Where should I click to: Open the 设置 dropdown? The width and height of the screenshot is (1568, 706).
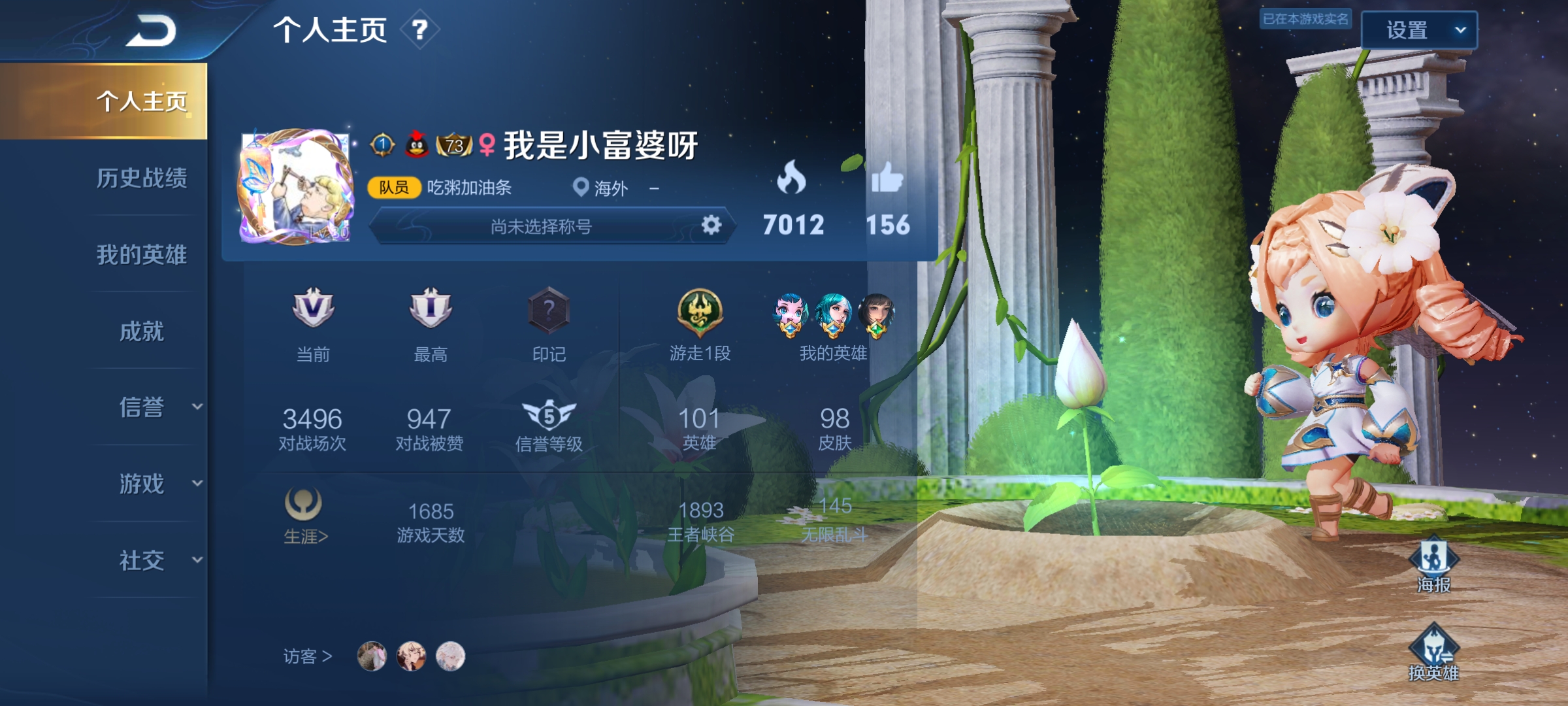click(1418, 30)
